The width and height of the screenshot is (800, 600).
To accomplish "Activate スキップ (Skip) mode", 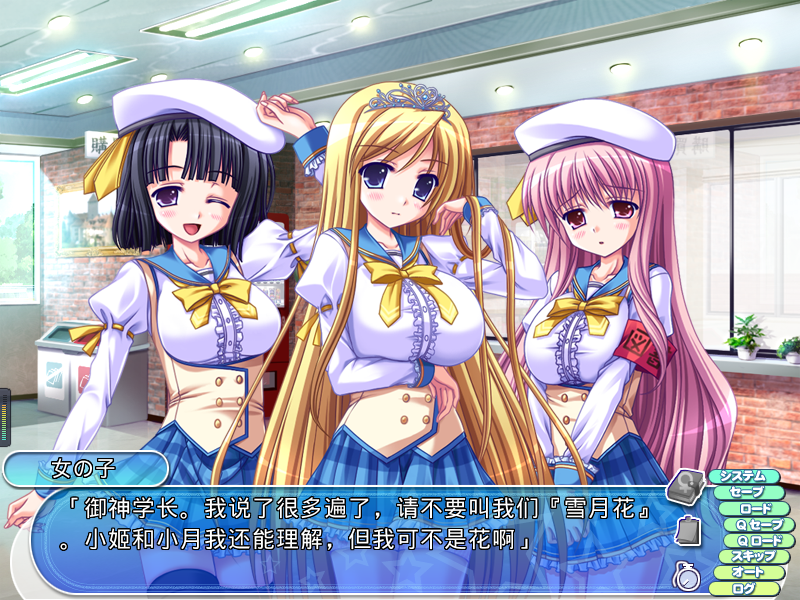I will 754,556.
